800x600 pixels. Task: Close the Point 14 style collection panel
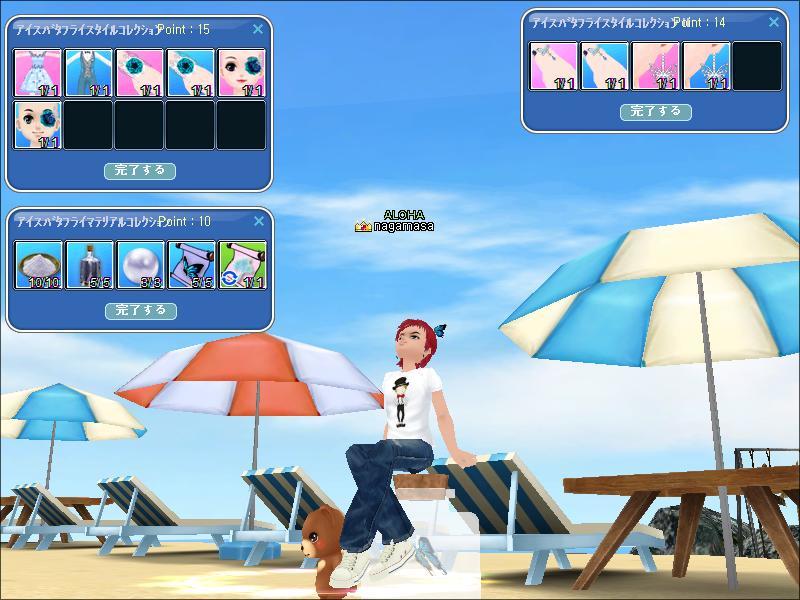pyautogui.click(x=775, y=22)
